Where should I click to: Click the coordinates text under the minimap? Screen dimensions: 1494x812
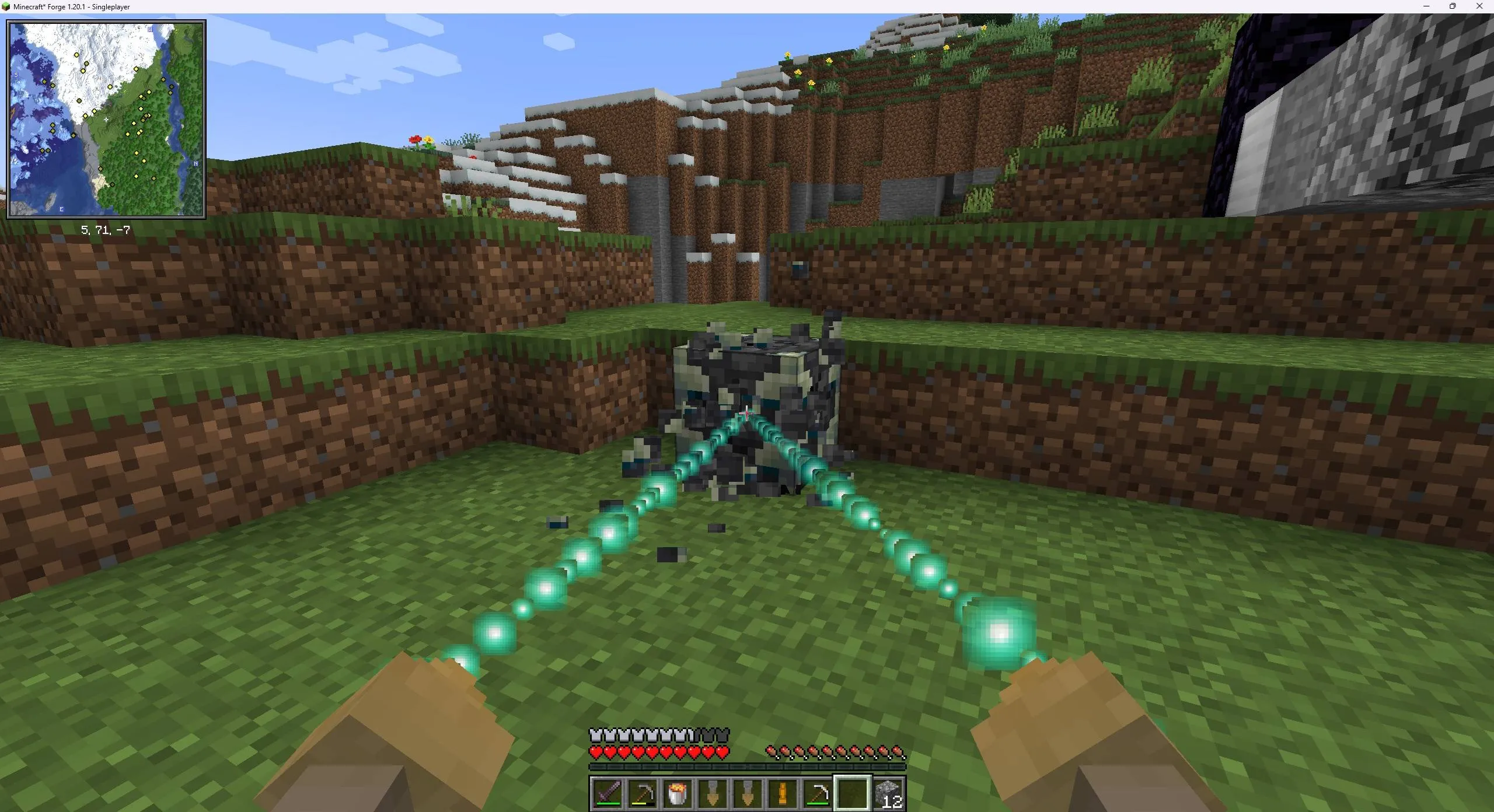(106, 230)
